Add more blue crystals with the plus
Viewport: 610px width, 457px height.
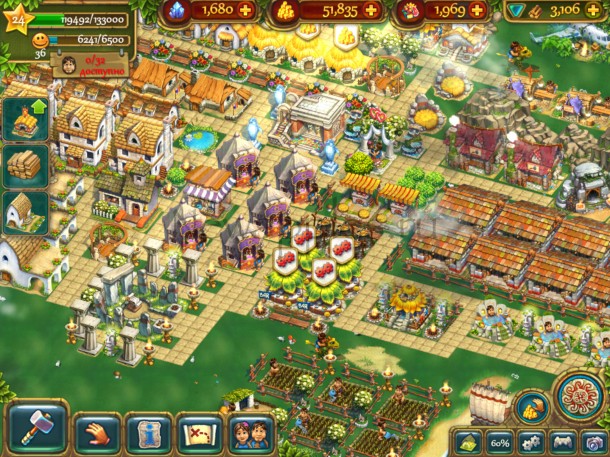[x=244, y=10]
